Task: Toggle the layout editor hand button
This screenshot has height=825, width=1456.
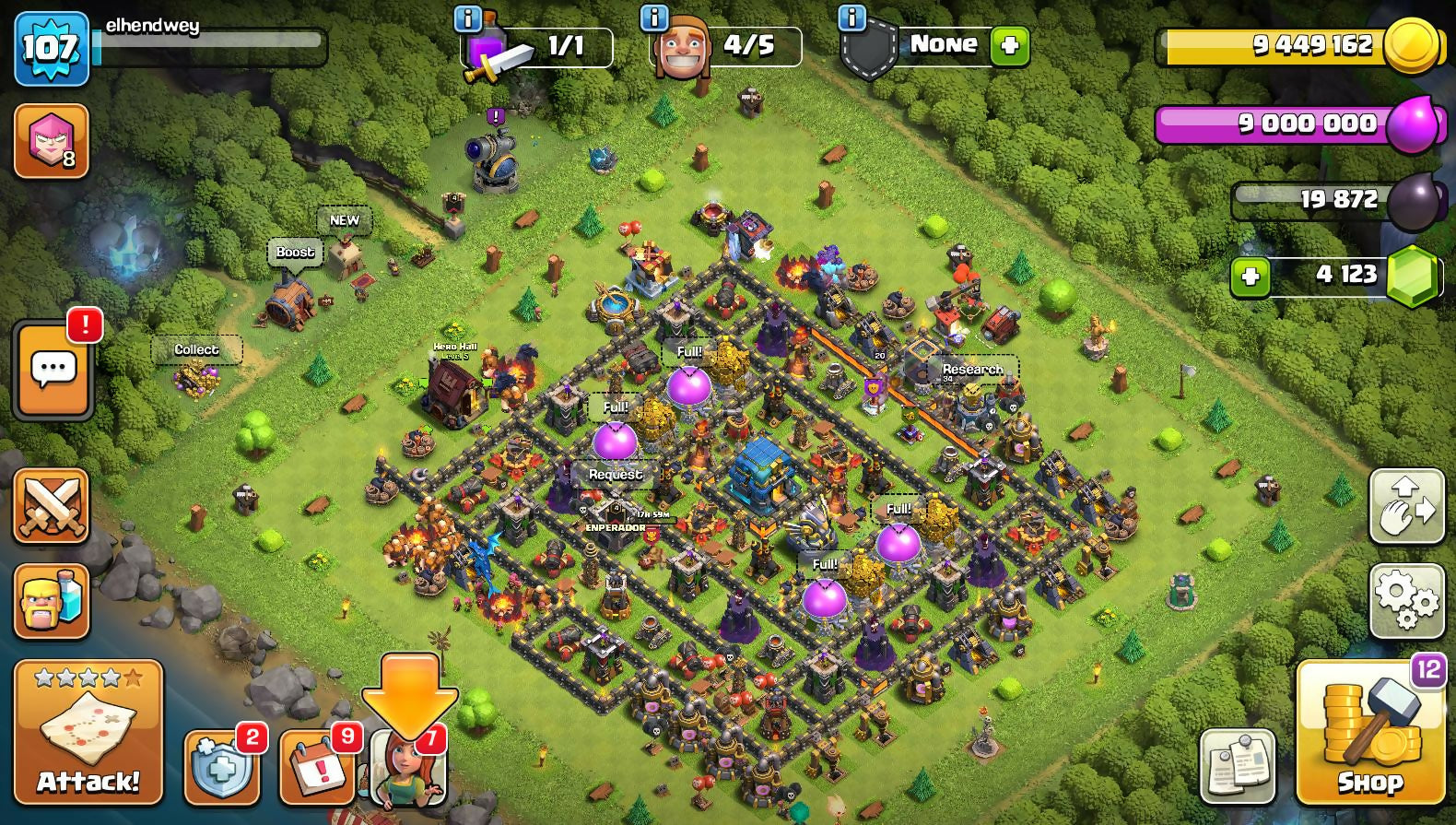Action: (x=1406, y=505)
